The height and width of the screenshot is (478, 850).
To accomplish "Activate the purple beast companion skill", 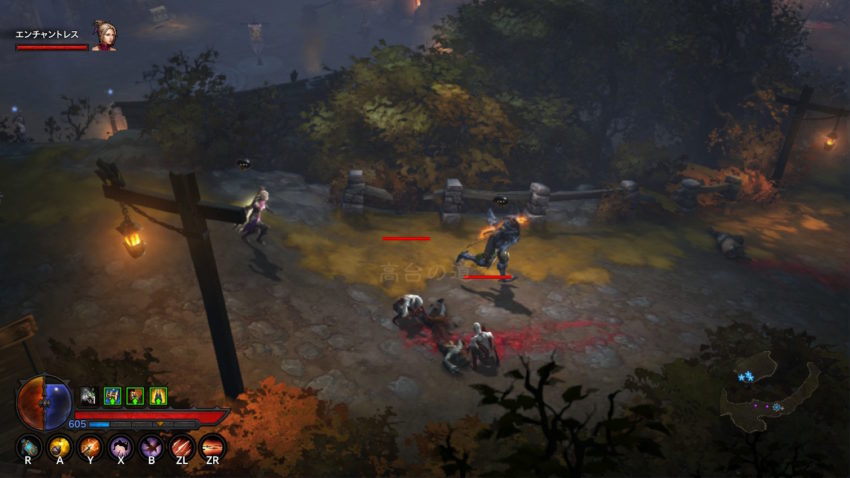I will (x=120, y=446).
